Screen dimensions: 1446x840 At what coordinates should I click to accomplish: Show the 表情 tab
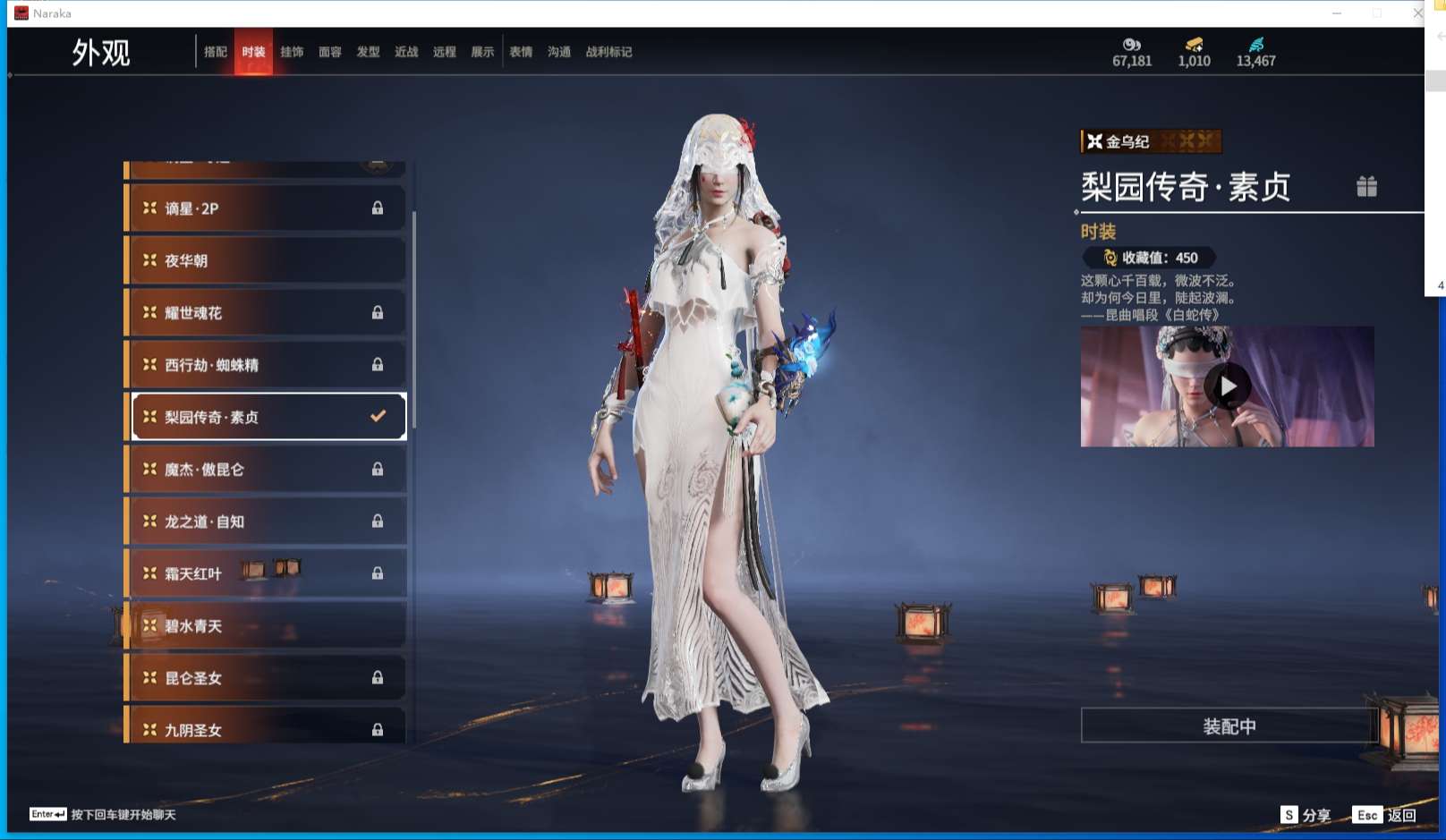click(x=521, y=52)
